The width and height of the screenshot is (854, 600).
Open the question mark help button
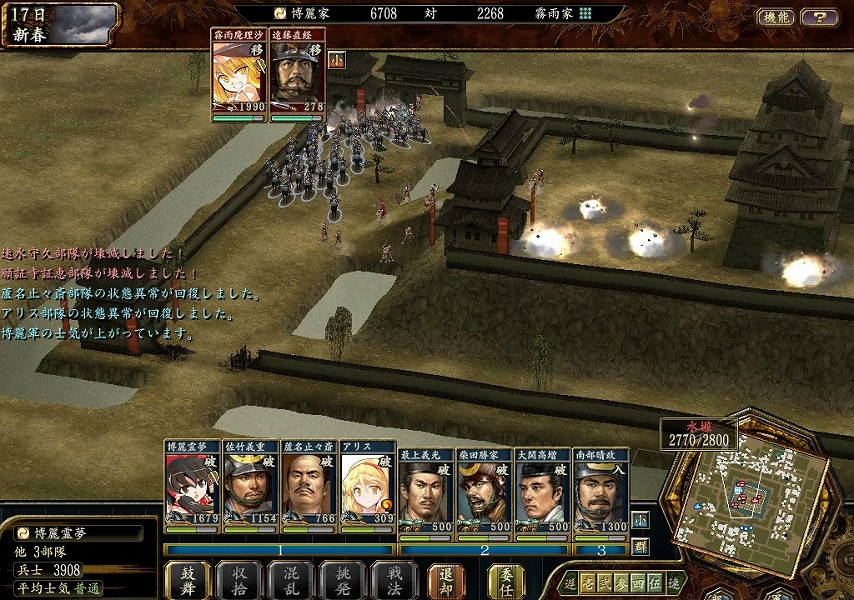(x=820, y=17)
